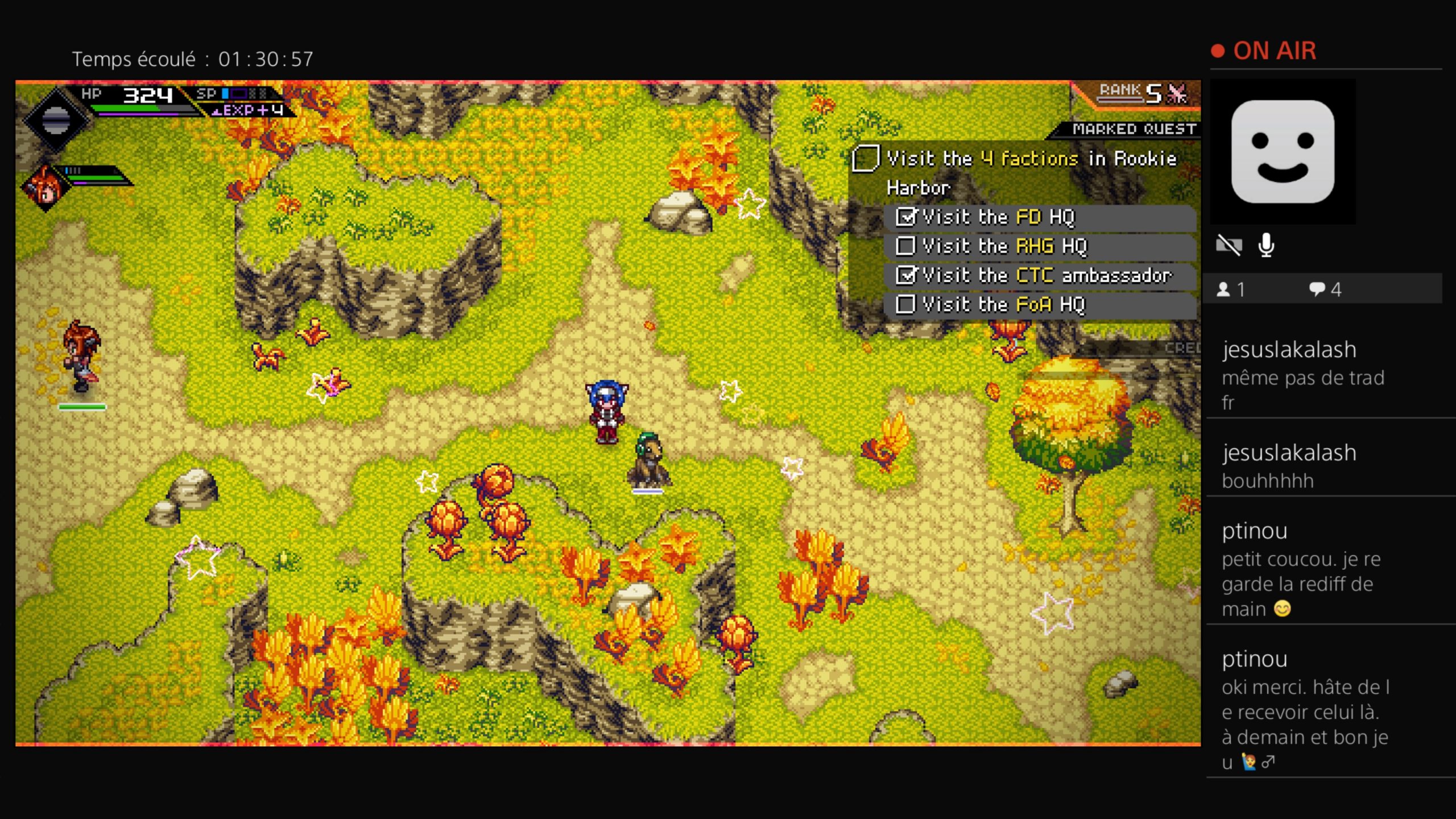Click the main quest checkbox for Rookie Harbor

point(866,159)
